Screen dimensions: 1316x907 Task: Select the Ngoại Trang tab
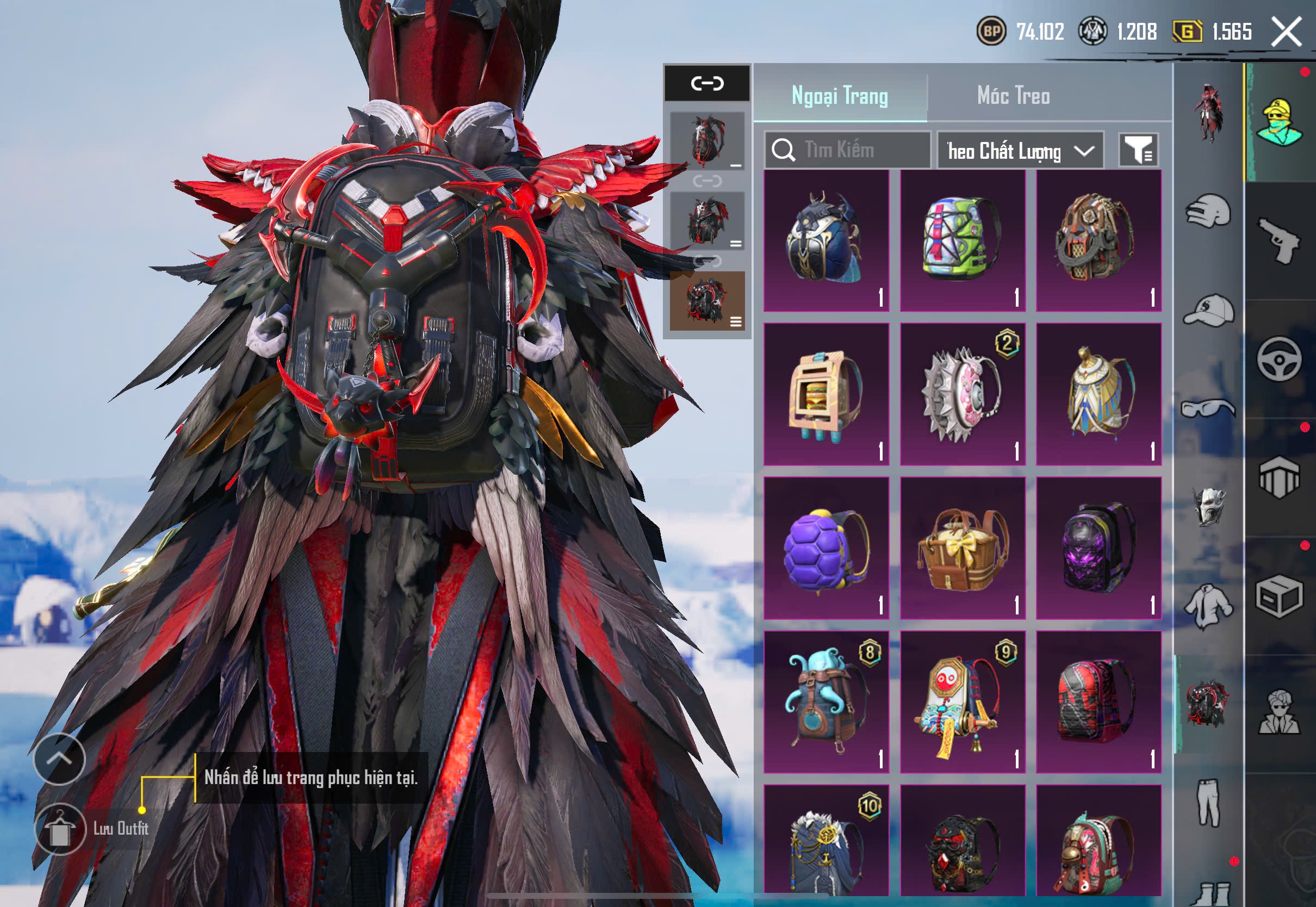click(x=839, y=96)
